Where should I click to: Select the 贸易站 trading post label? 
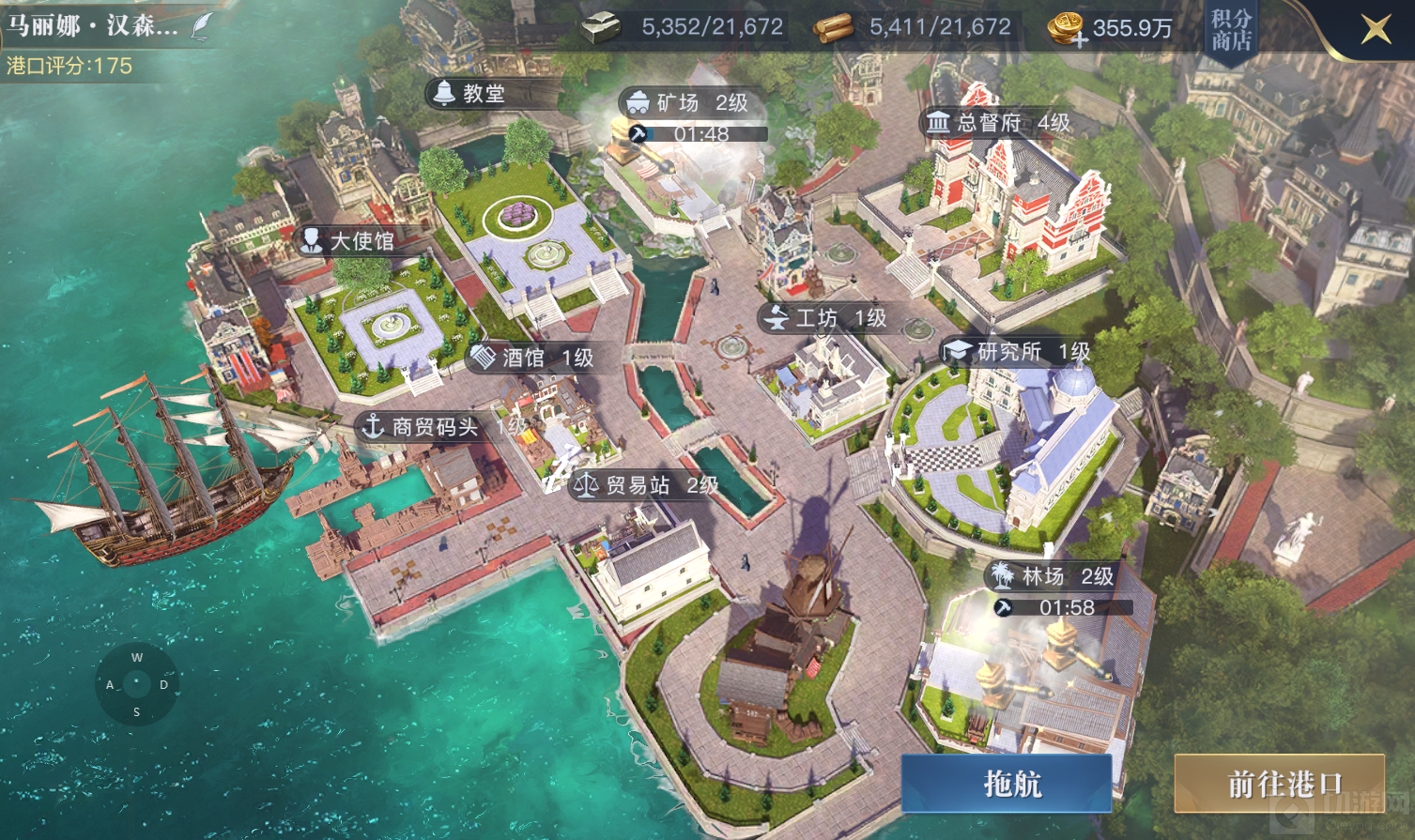[648, 485]
